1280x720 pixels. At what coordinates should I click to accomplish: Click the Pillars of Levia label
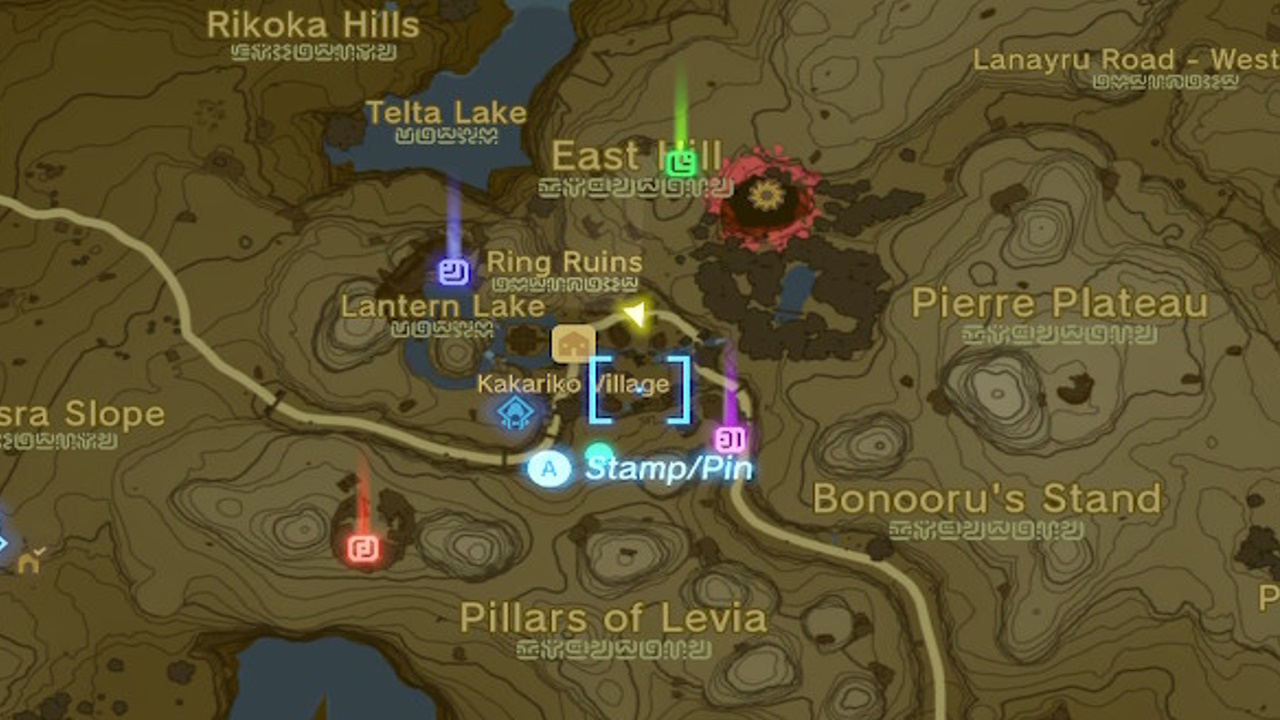[x=614, y=618]
